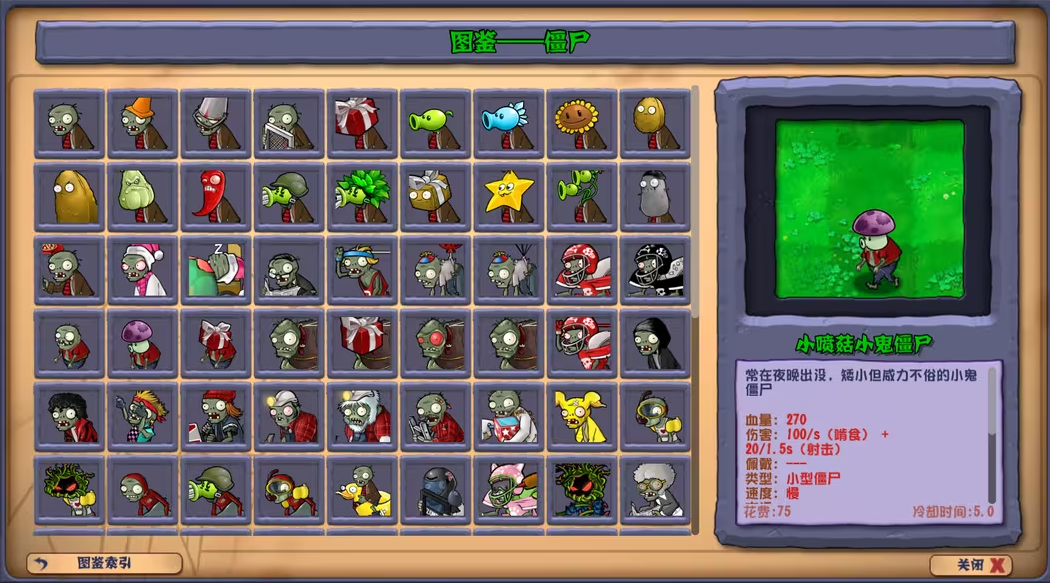View the squash-head zombie entry

143,197
